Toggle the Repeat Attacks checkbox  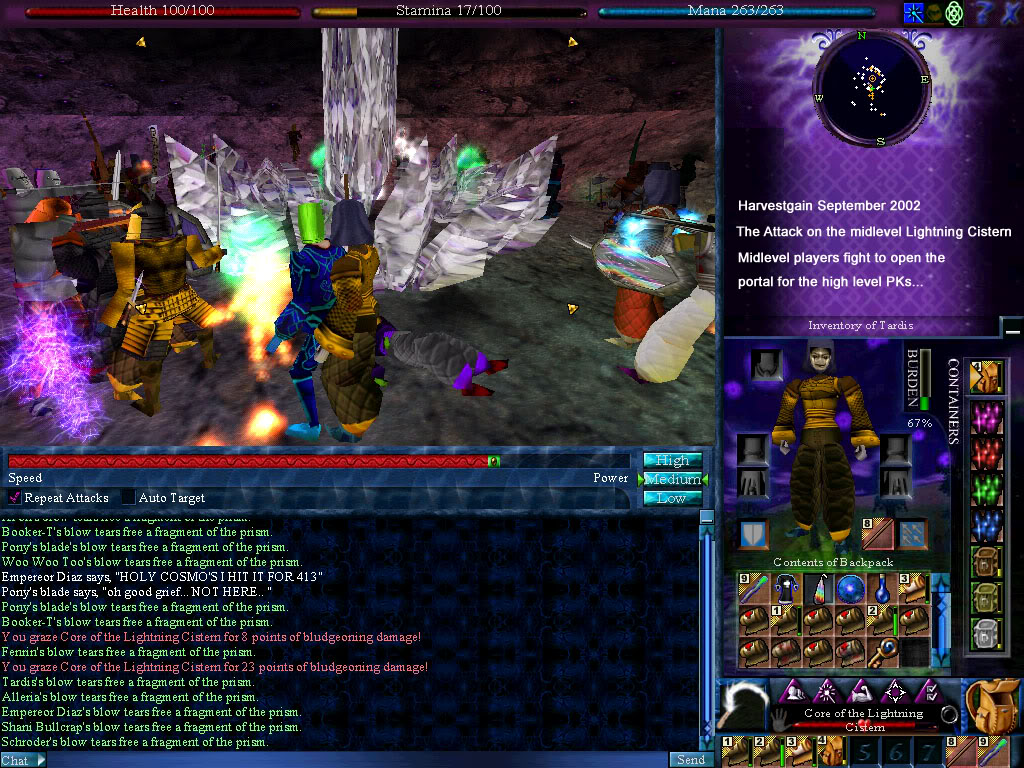click(15, 498)
